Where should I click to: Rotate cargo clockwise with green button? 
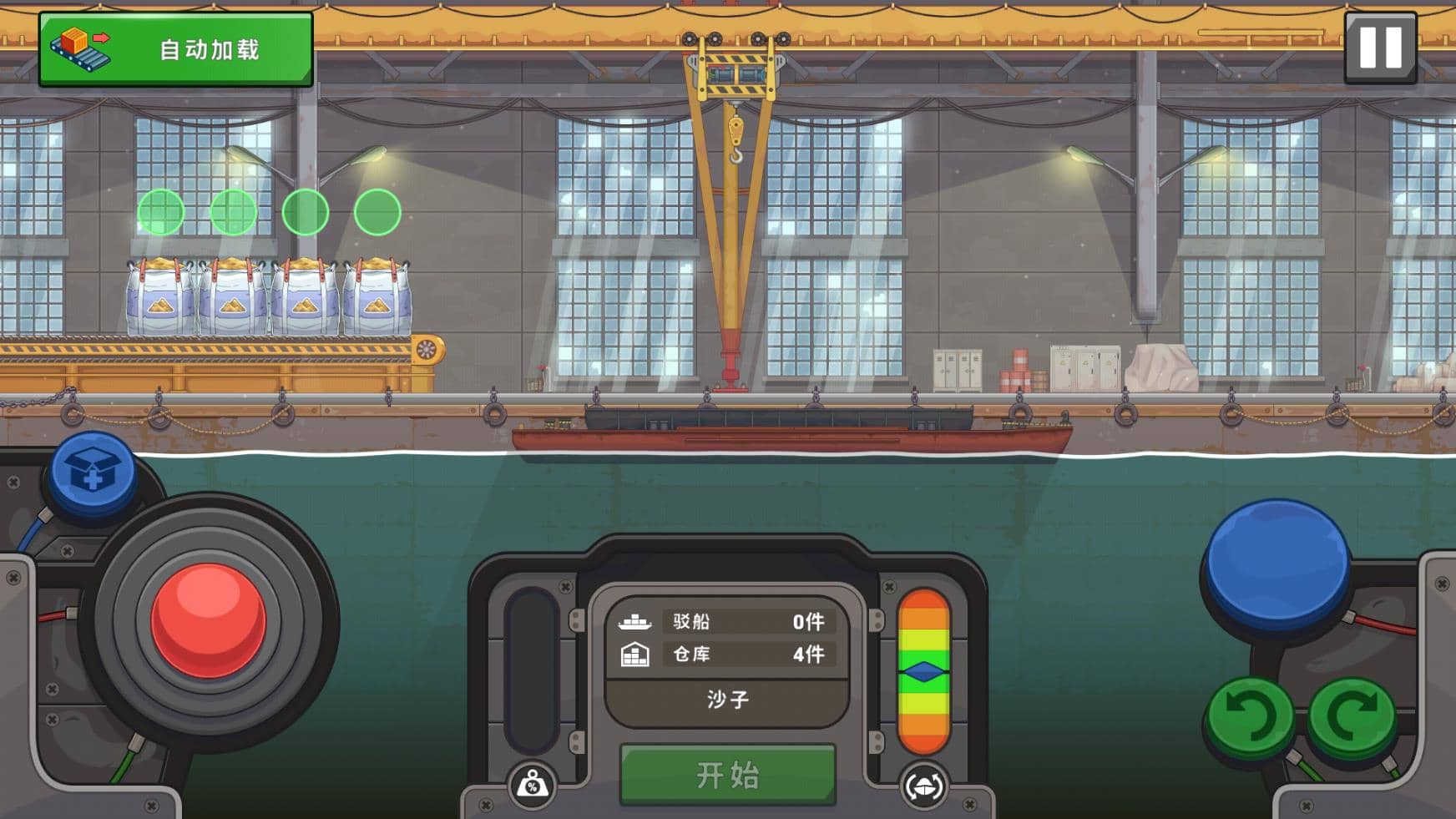[1352, 714]
